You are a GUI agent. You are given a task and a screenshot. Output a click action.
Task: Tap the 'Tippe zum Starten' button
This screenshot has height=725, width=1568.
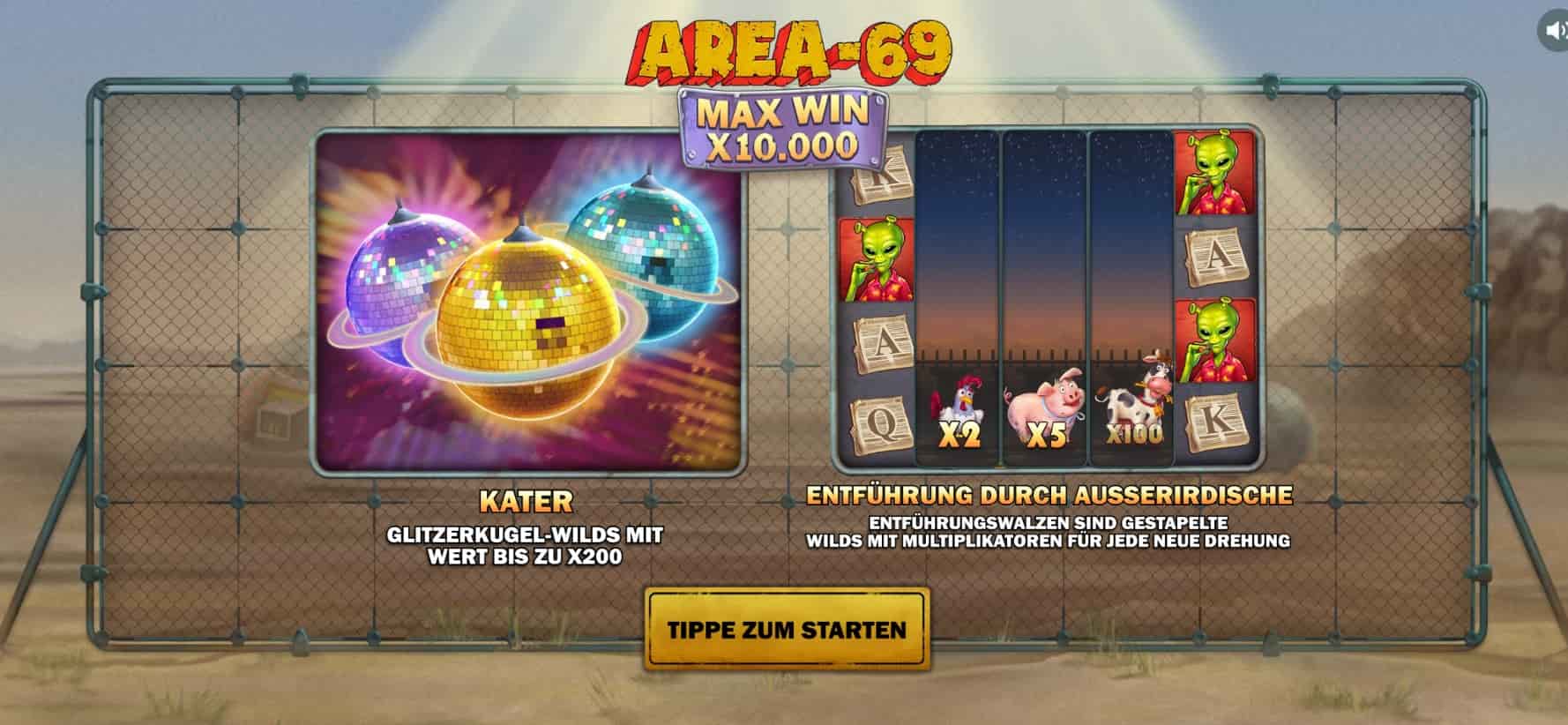click(x=787, y=629)
